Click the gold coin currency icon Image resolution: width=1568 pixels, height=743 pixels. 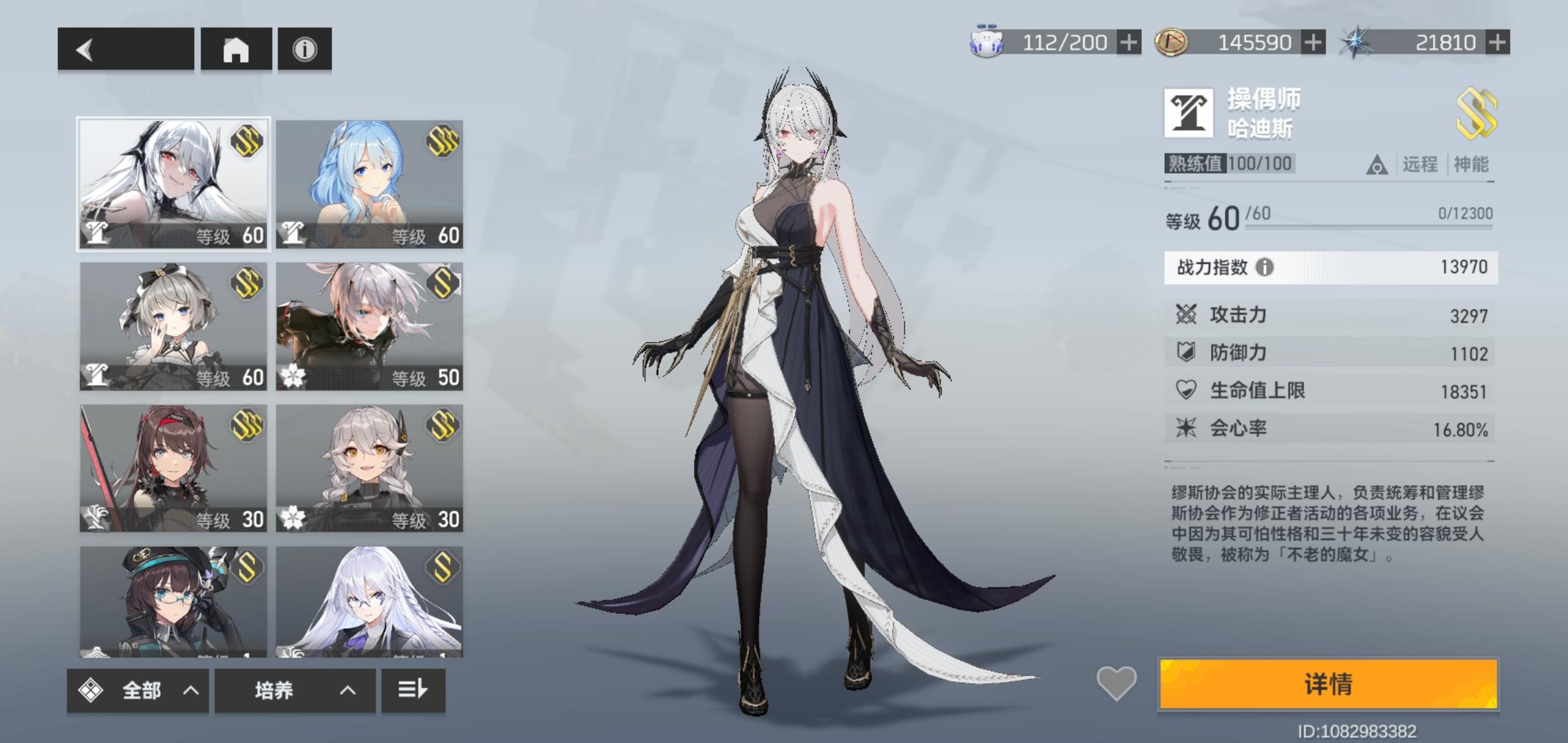click(1171, 43)
